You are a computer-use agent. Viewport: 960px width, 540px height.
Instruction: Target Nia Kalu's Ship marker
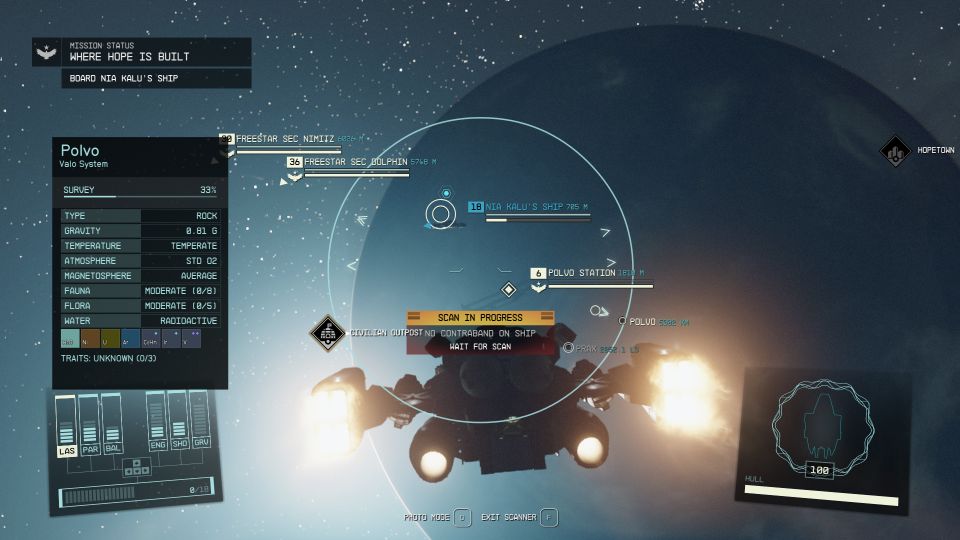(440, 213)
